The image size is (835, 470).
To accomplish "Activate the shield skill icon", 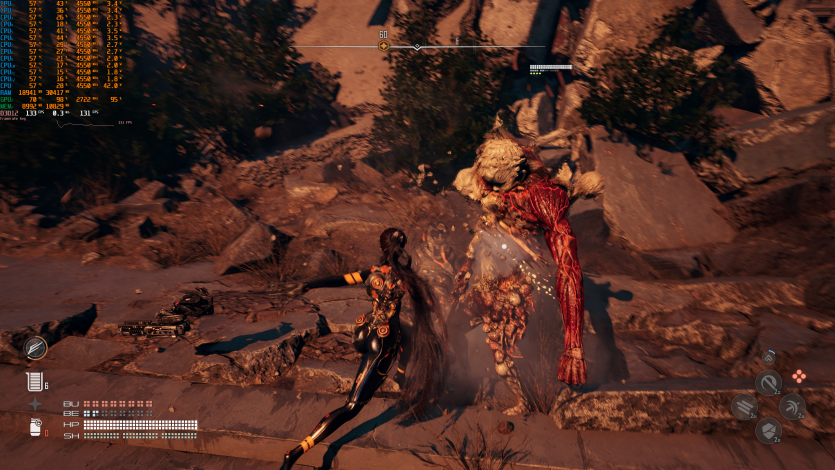I will tap(767, 431).
